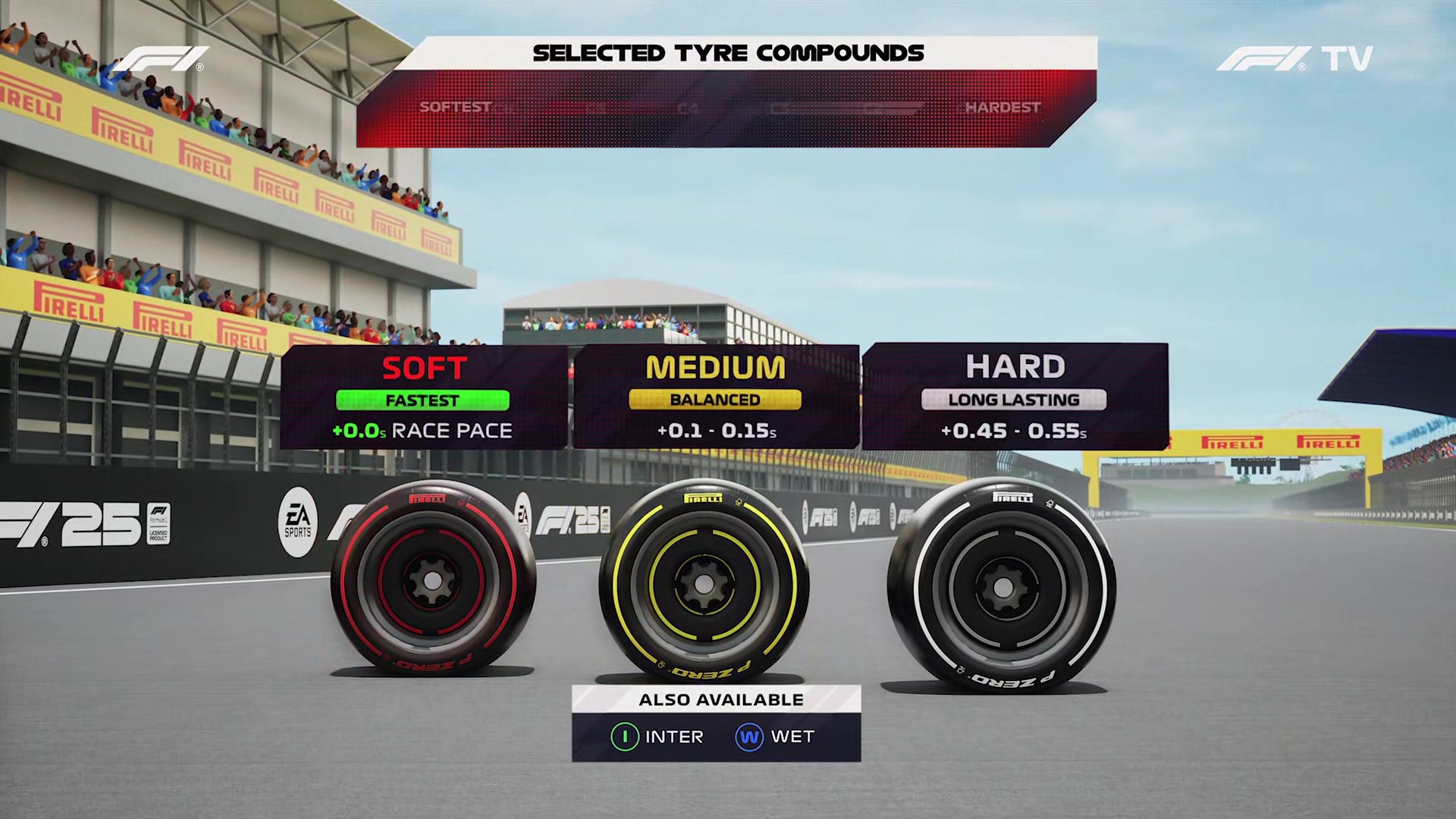Screen dimensions: 1456x819
Task: Select the white Hard Pirelli tyre
Action: click(x=1001, y=588)
